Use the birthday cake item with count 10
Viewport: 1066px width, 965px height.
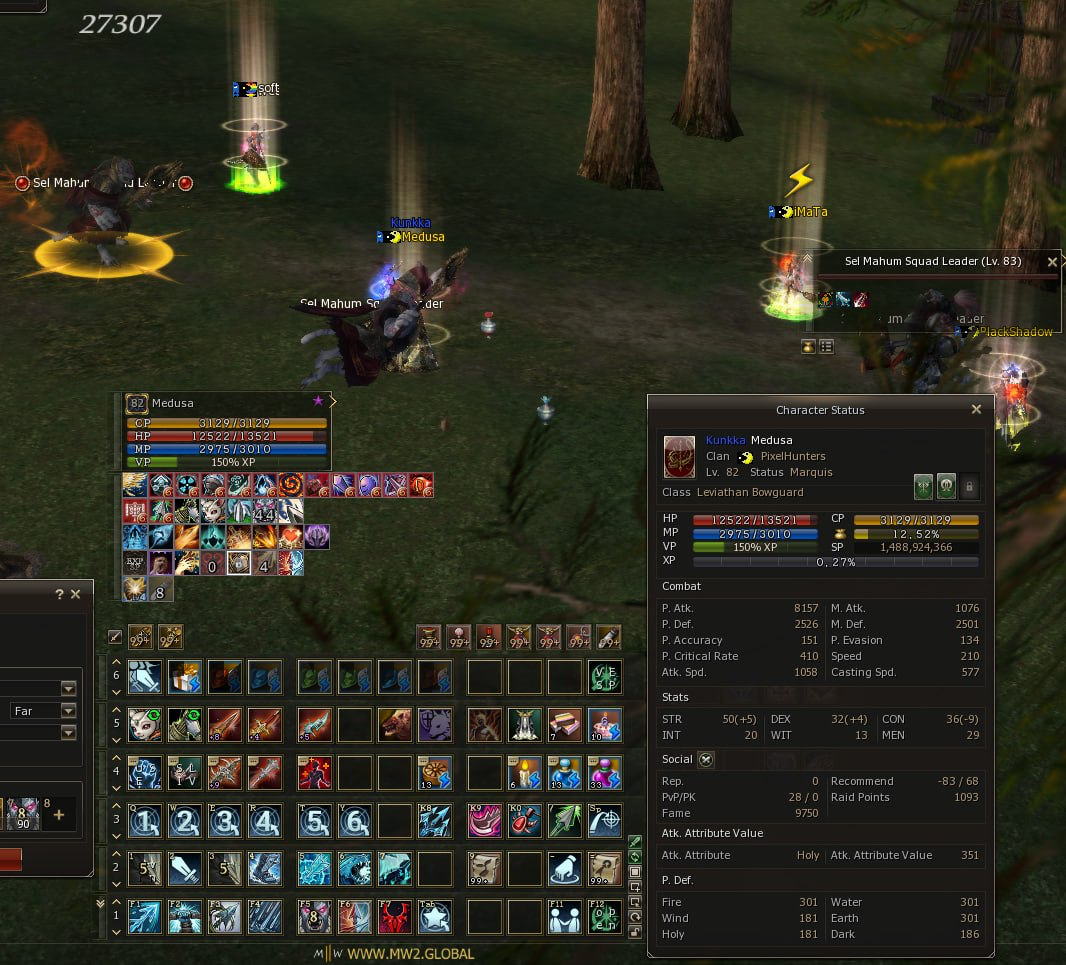pyautogui.click(x=604, y=723)
